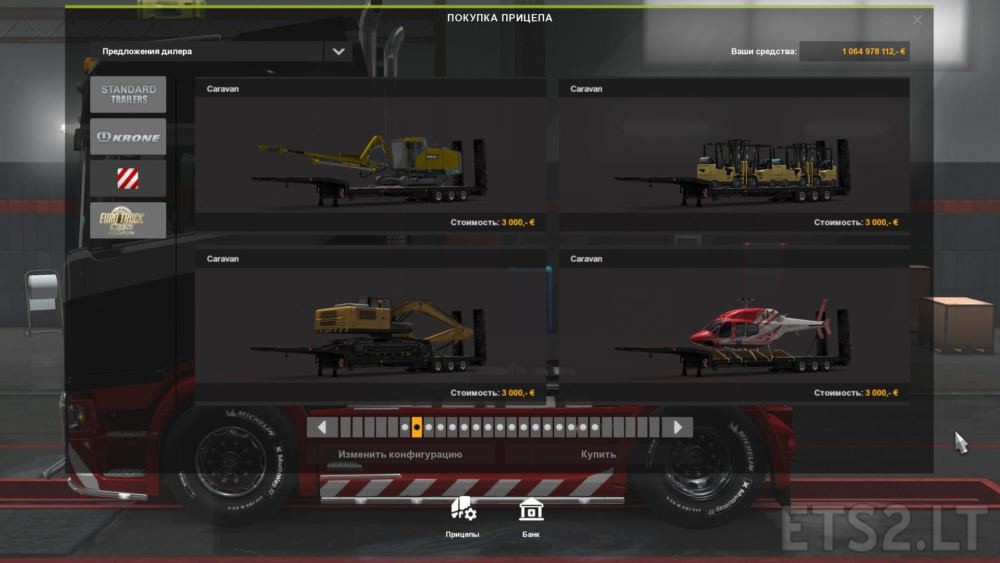This screenshot has width=1000, height=563.
Task: Close the trailer purchase window
Action: pos(917,19)
